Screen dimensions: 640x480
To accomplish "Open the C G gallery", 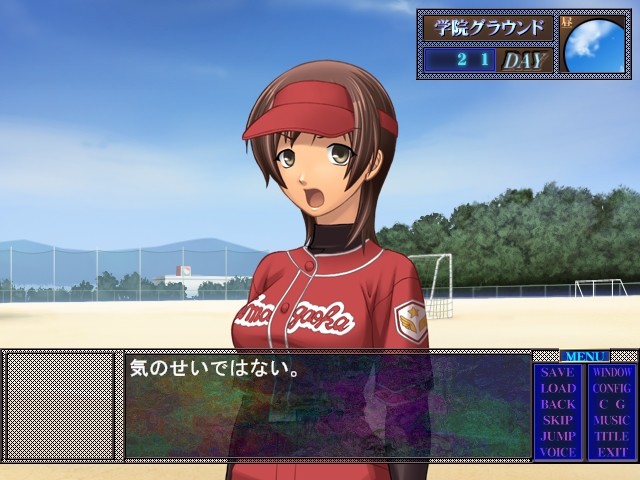I will tap(611, 405).
